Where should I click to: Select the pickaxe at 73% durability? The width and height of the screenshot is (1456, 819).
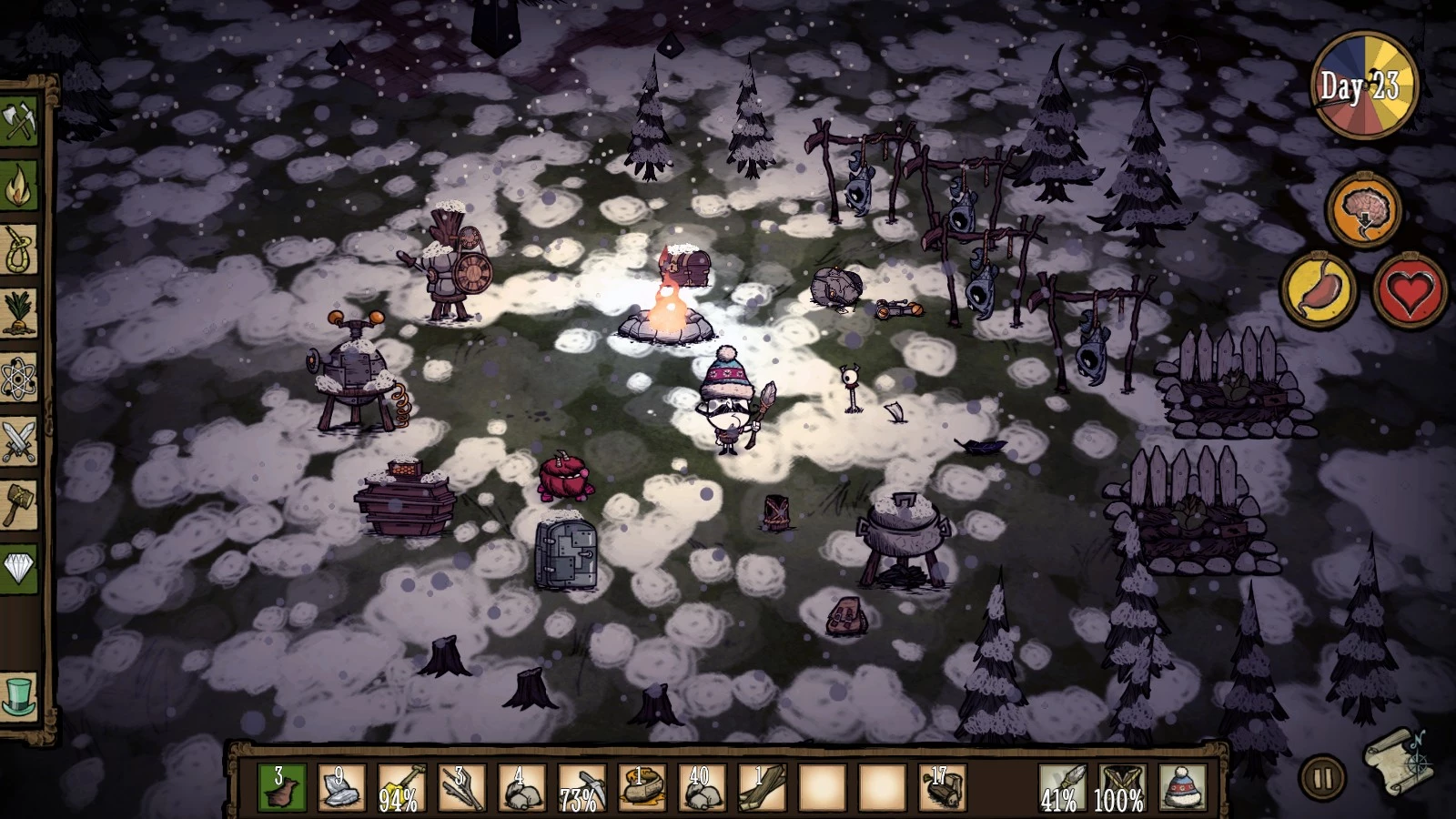pyautogui.click(x=581, y=787)
